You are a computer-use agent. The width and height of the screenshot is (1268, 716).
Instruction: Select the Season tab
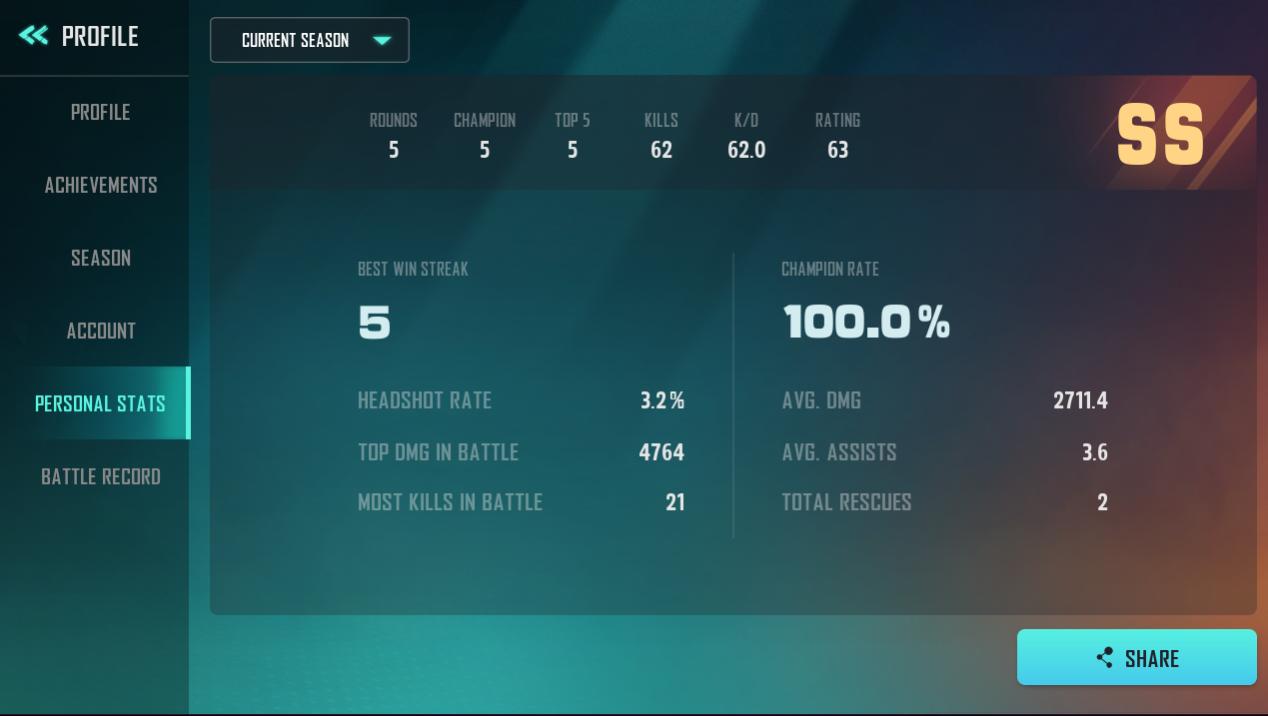(x=100, y=258)
